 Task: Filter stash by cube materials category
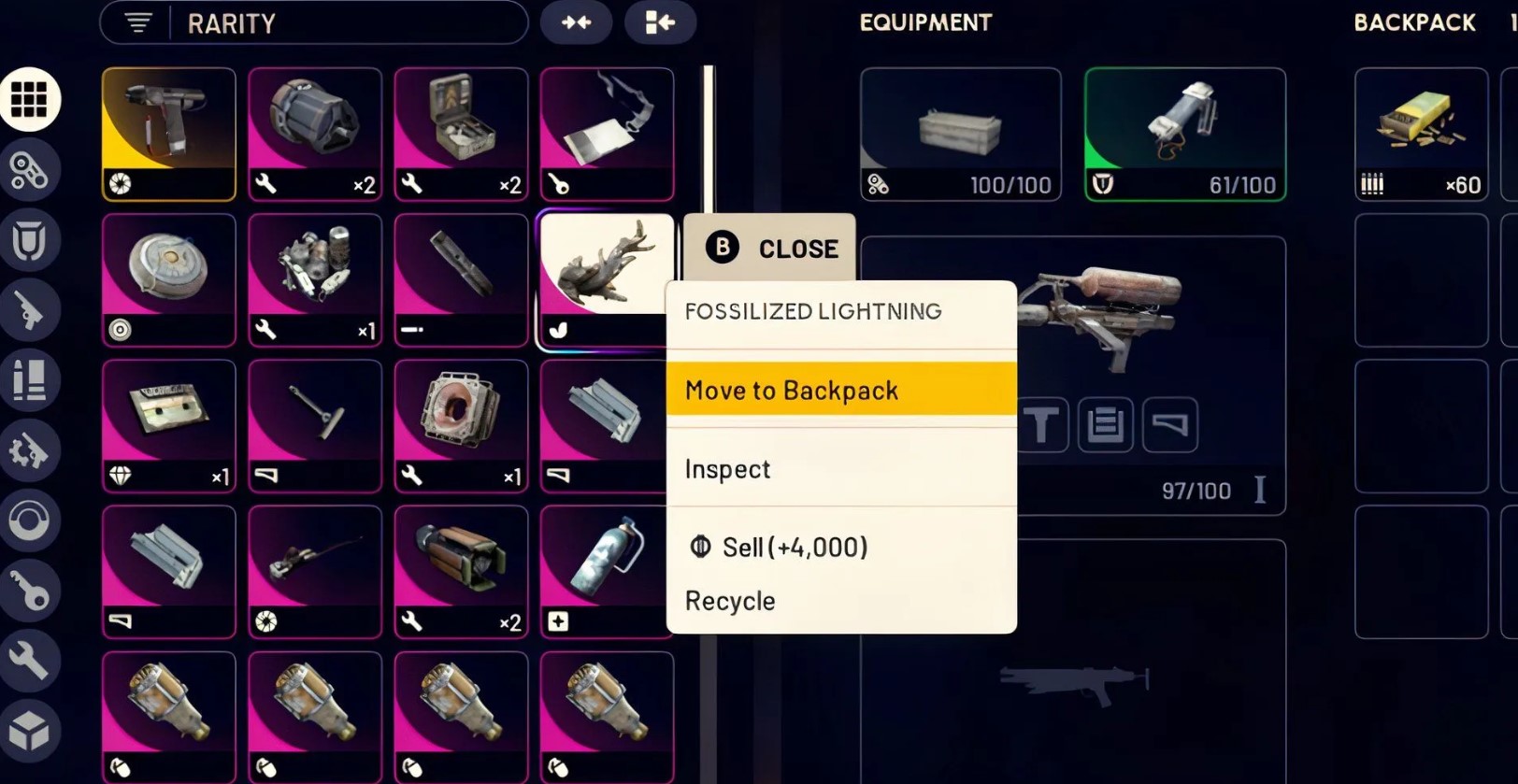(x=29, y=731)
